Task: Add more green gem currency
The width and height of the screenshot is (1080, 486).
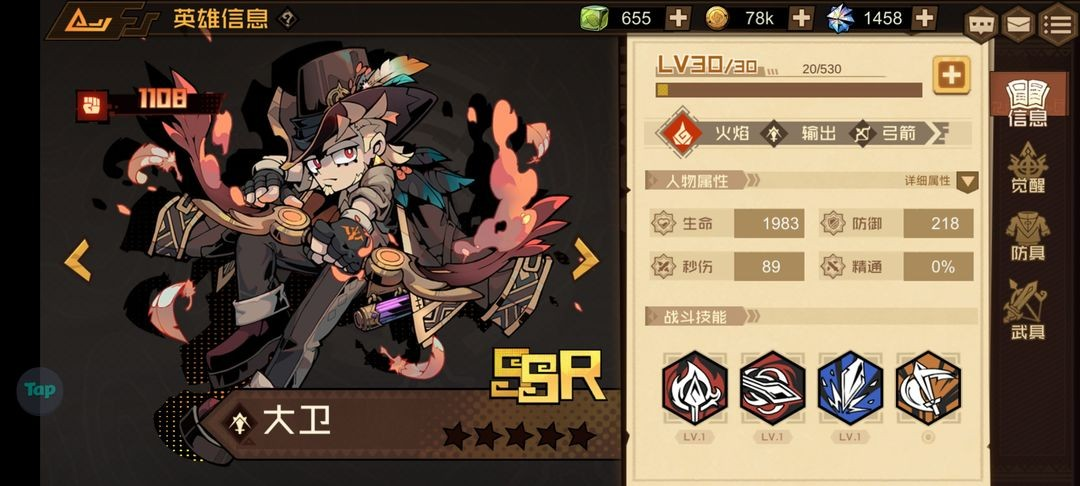Action: pyautogui.click(x=677, y=18)
